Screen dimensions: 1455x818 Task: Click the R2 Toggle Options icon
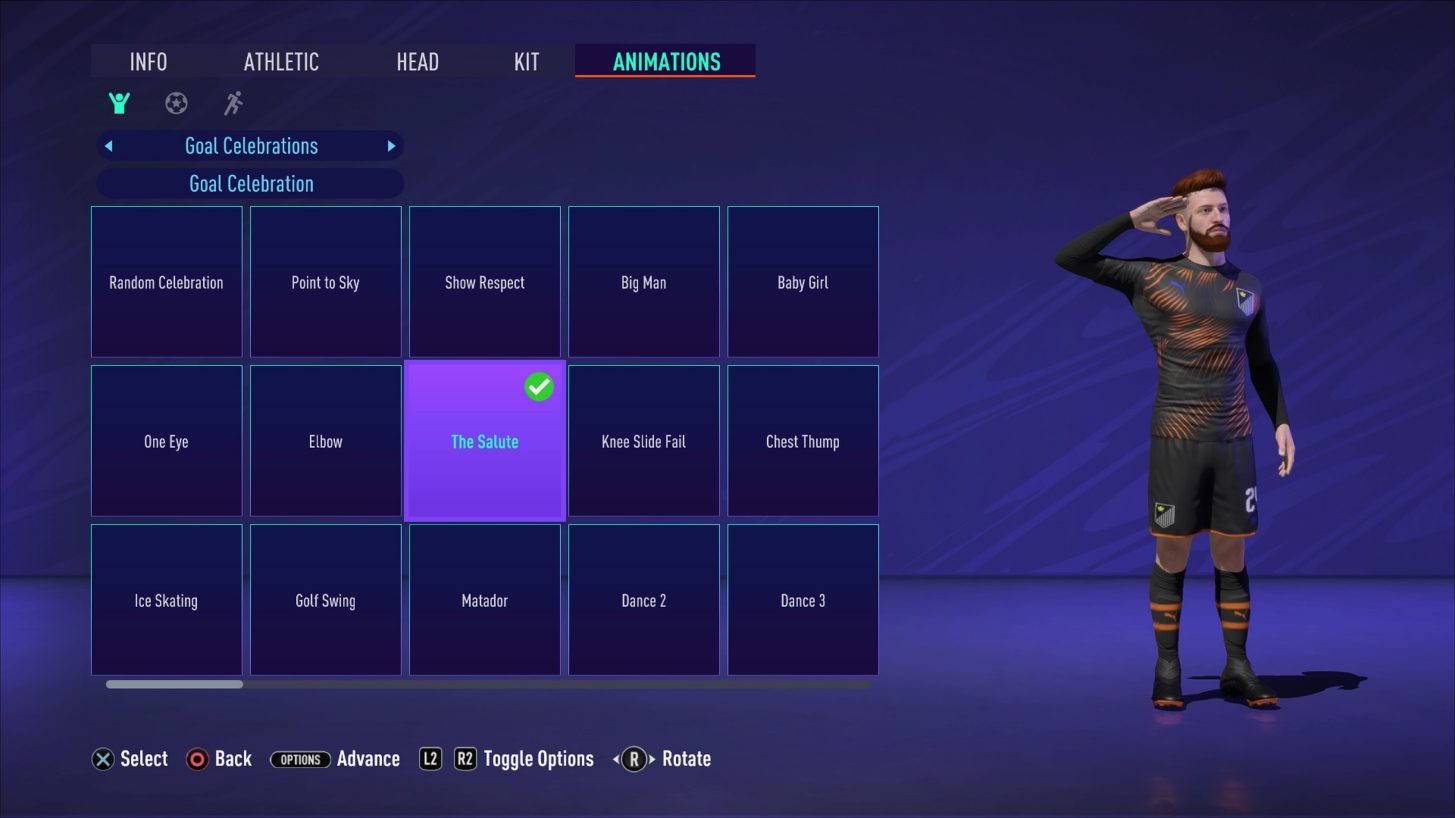click(463, 758)
